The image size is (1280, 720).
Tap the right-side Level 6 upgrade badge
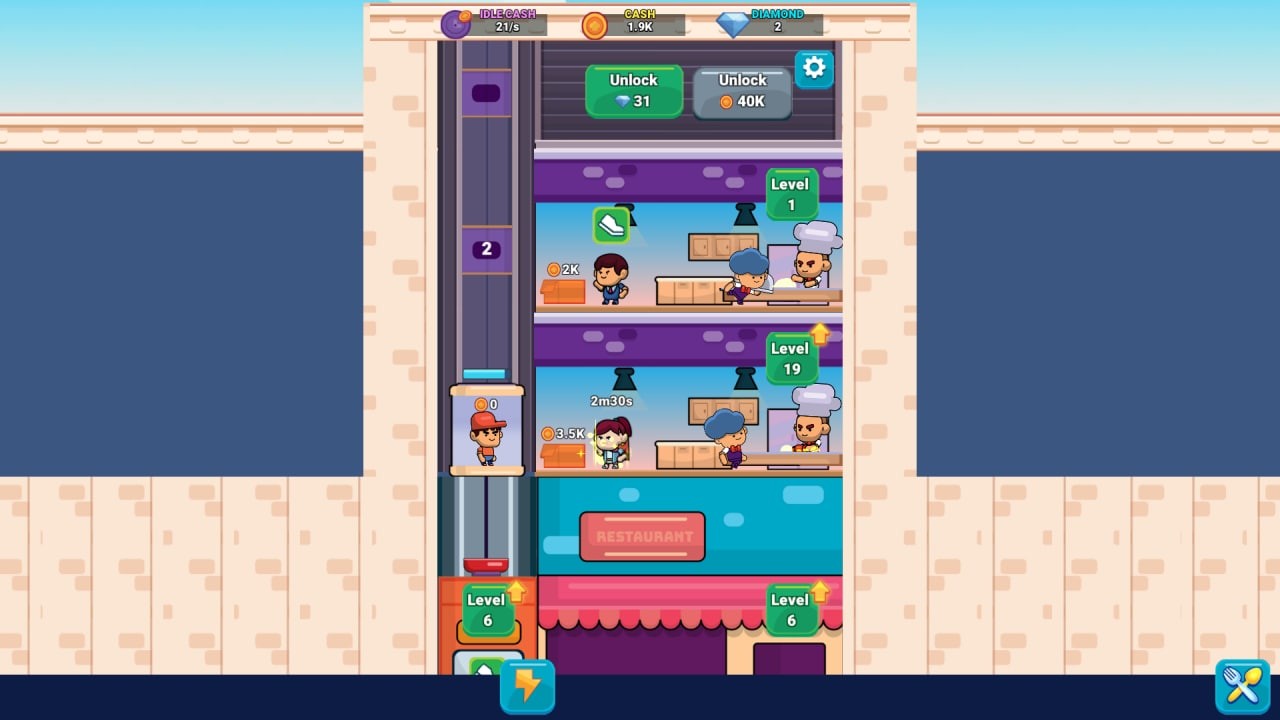point(791,610)
